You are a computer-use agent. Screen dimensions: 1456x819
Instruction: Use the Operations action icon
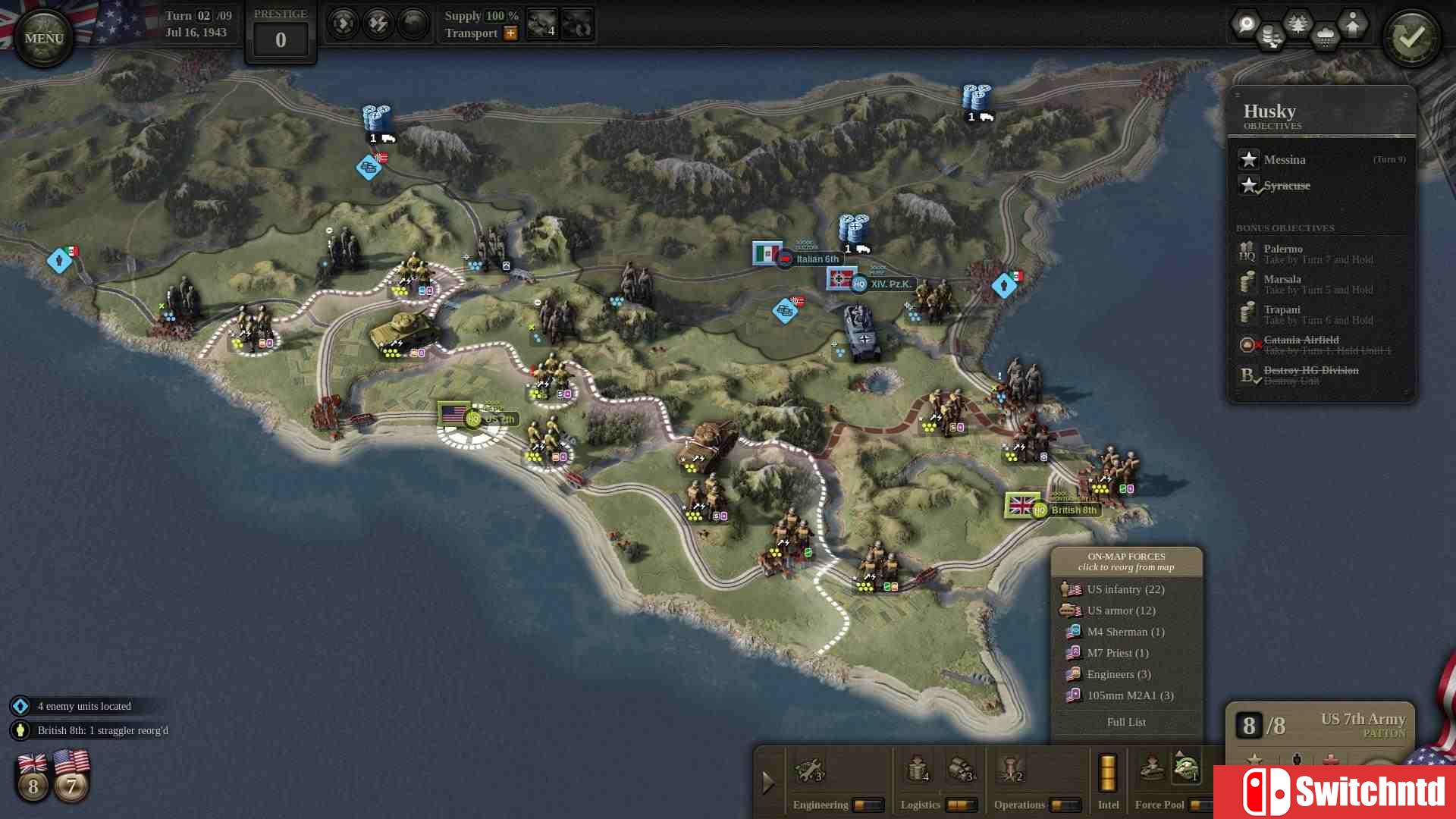[x=1011, y=770]
